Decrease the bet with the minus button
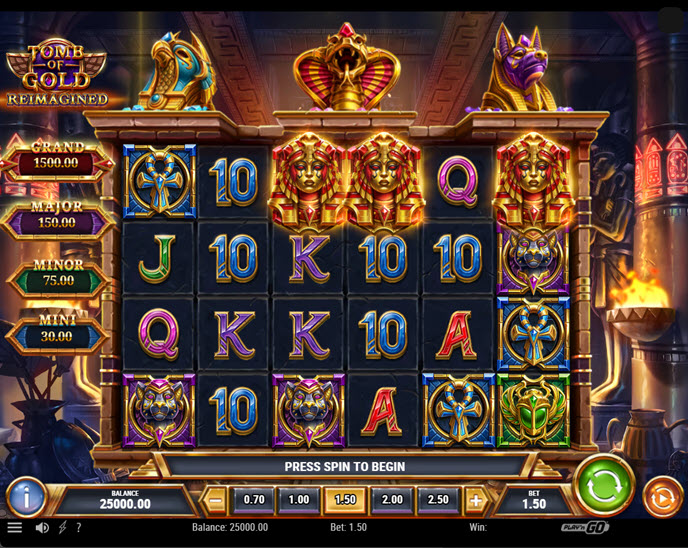688x548 pixels. tap(216, 499)
